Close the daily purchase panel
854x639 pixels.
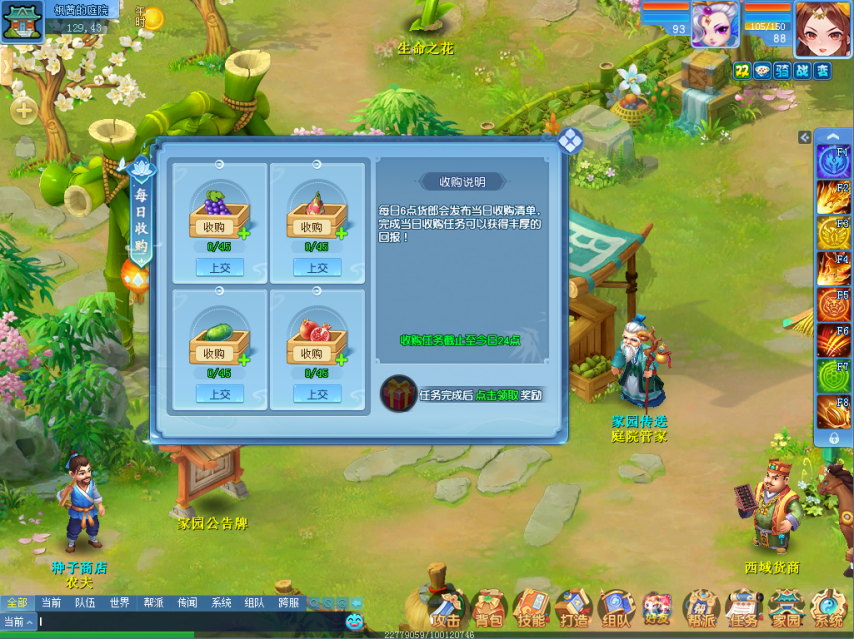(x=570, y=140)
